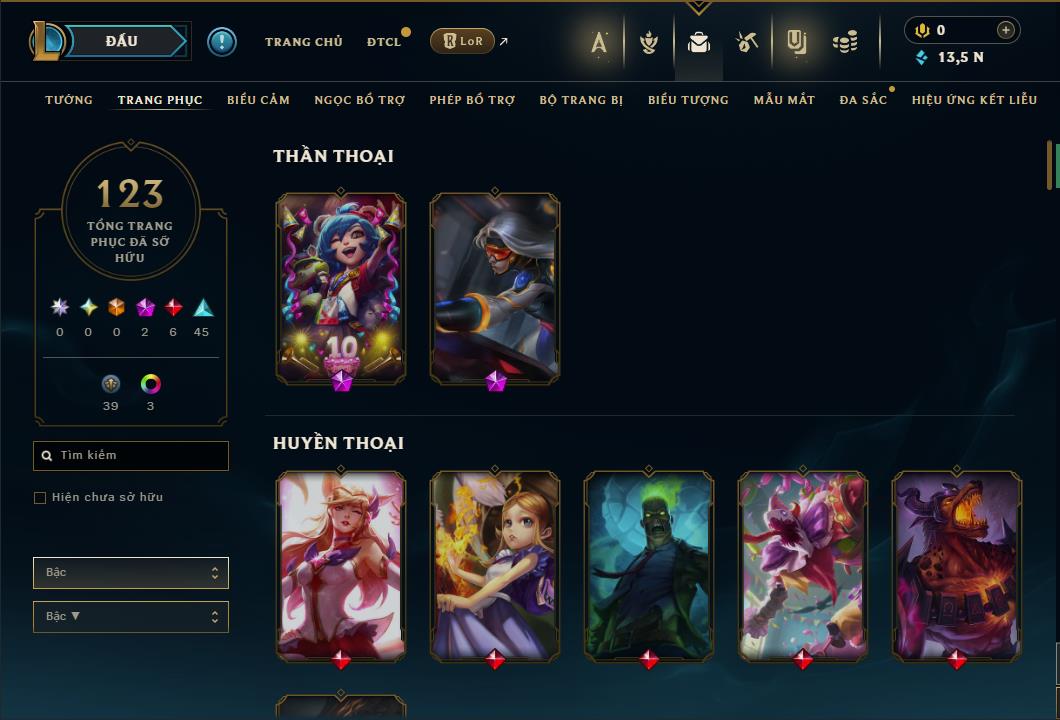Select the NGỌC BỔ TRỢ tab
This screenshot has height=720, width=1060.
click(x=359, y=100)
